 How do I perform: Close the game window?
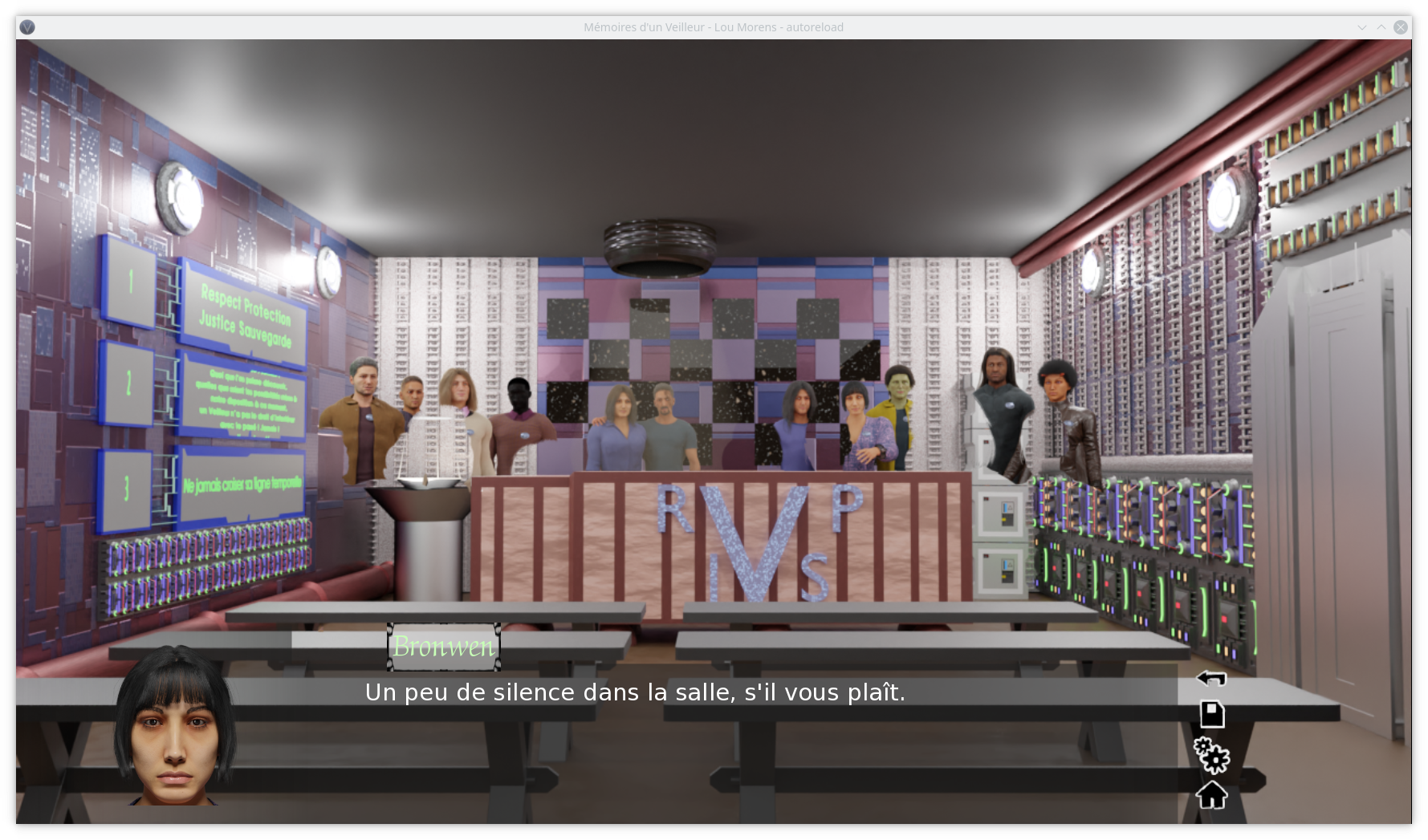[x=1401, y=27]
